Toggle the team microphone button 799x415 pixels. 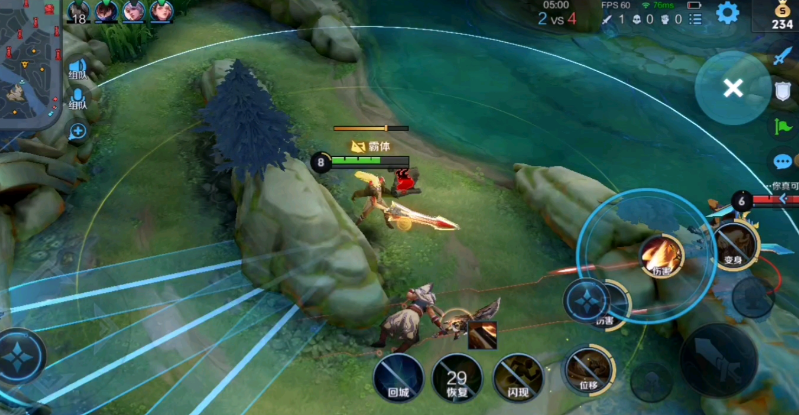coord(77,99)
